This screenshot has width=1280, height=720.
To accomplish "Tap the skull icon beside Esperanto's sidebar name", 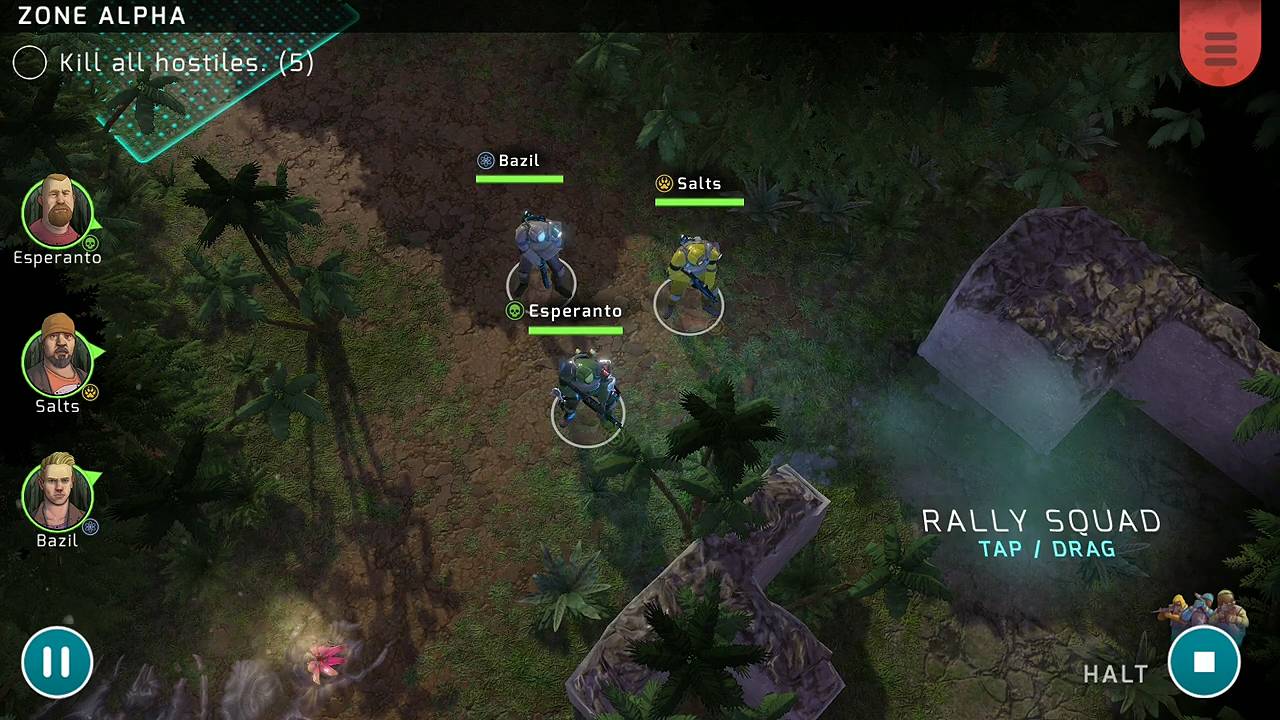I will 91,242.
